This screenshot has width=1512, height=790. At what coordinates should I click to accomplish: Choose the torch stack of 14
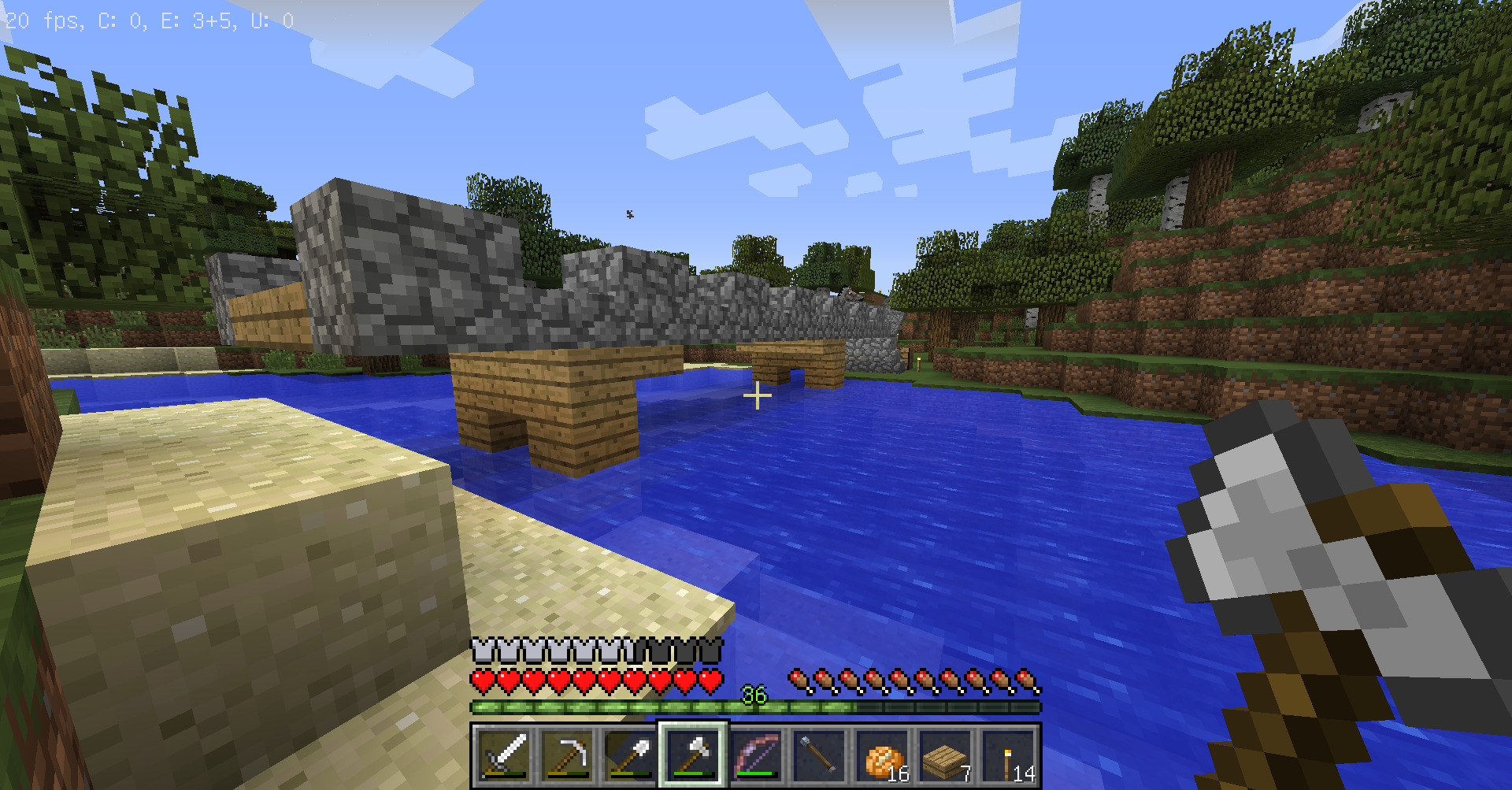1008,756
